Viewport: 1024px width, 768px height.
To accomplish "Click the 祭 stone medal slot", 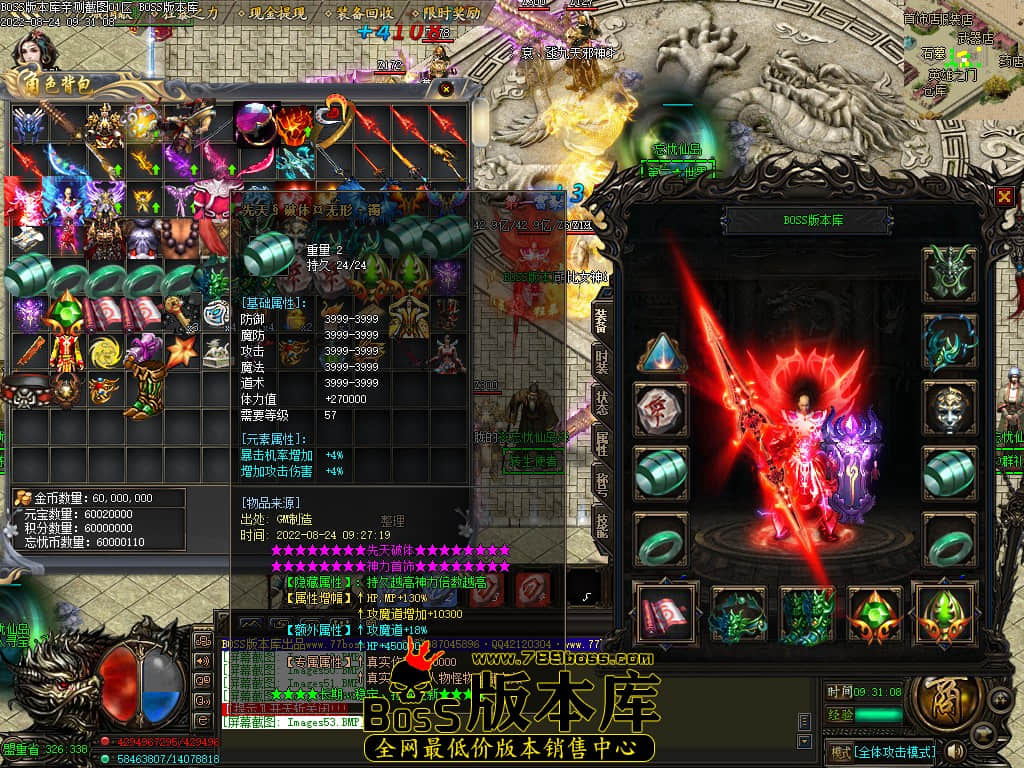I will point(661,408).
